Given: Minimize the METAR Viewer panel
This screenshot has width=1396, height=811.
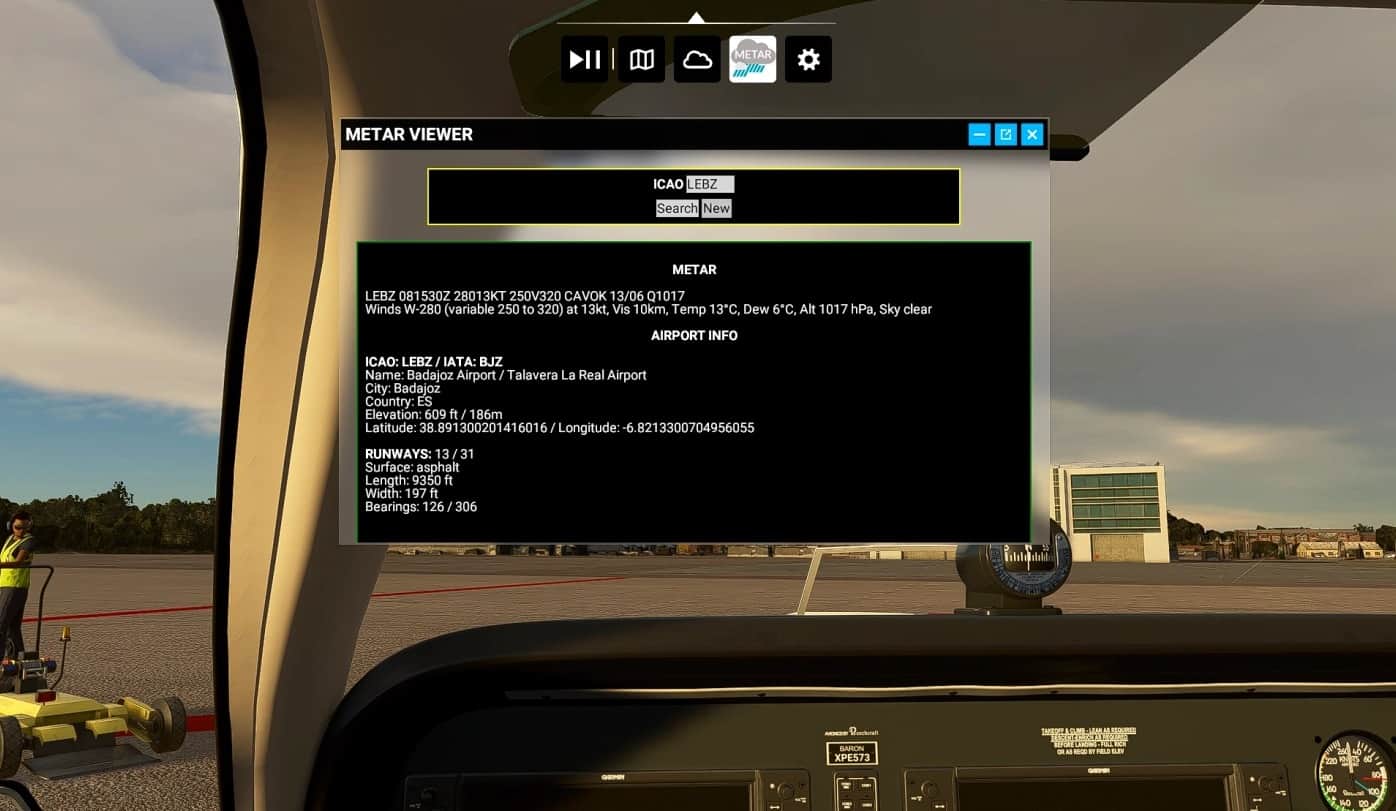Looking at the screenshot, I should (979, 134).
